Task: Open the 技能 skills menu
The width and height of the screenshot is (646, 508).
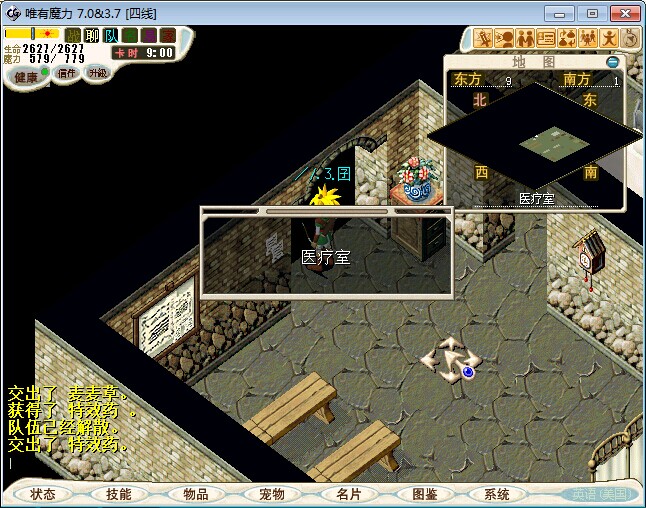Action: (x=118, y=494)
